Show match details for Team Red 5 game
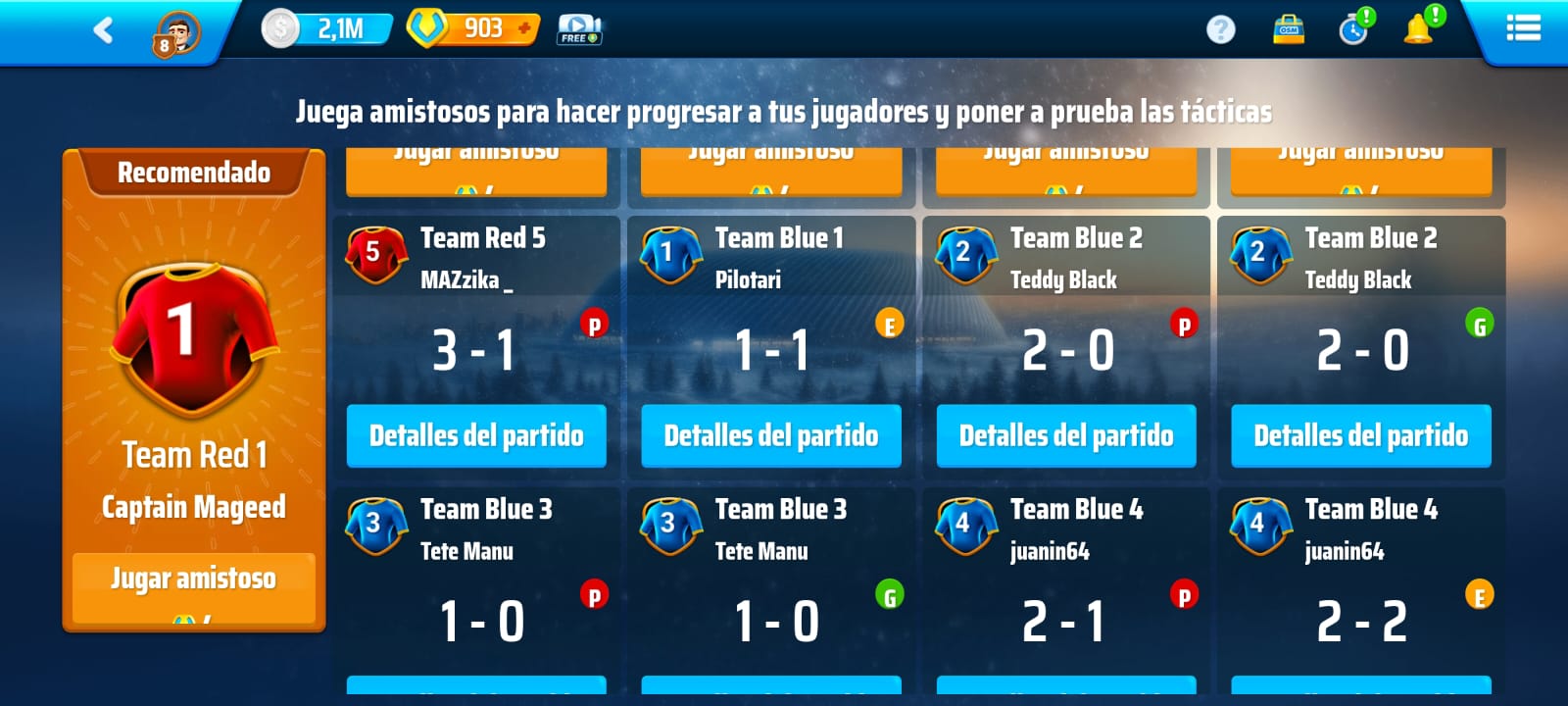The image size is (1568, 706). pos(476,435)
